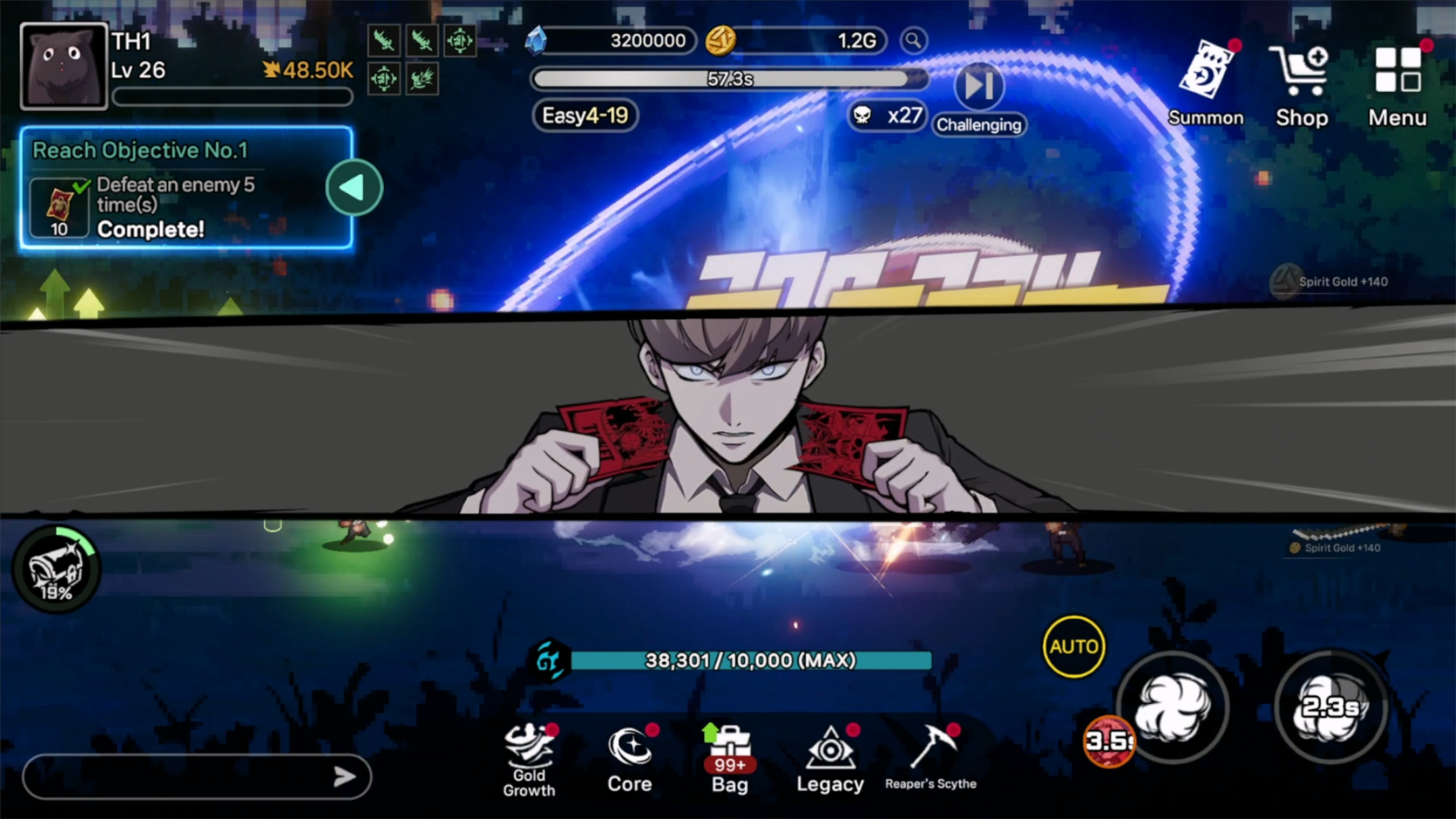
Task: Open the Summon screen
Action: click(x=1206, y=79)
